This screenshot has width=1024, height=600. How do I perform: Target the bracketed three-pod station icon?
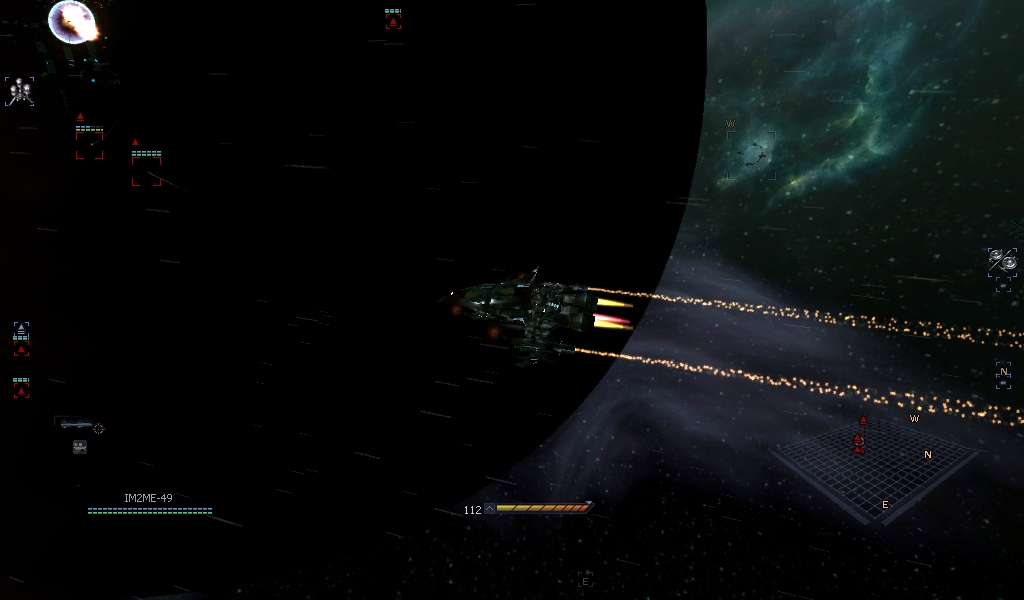point(19,91)
